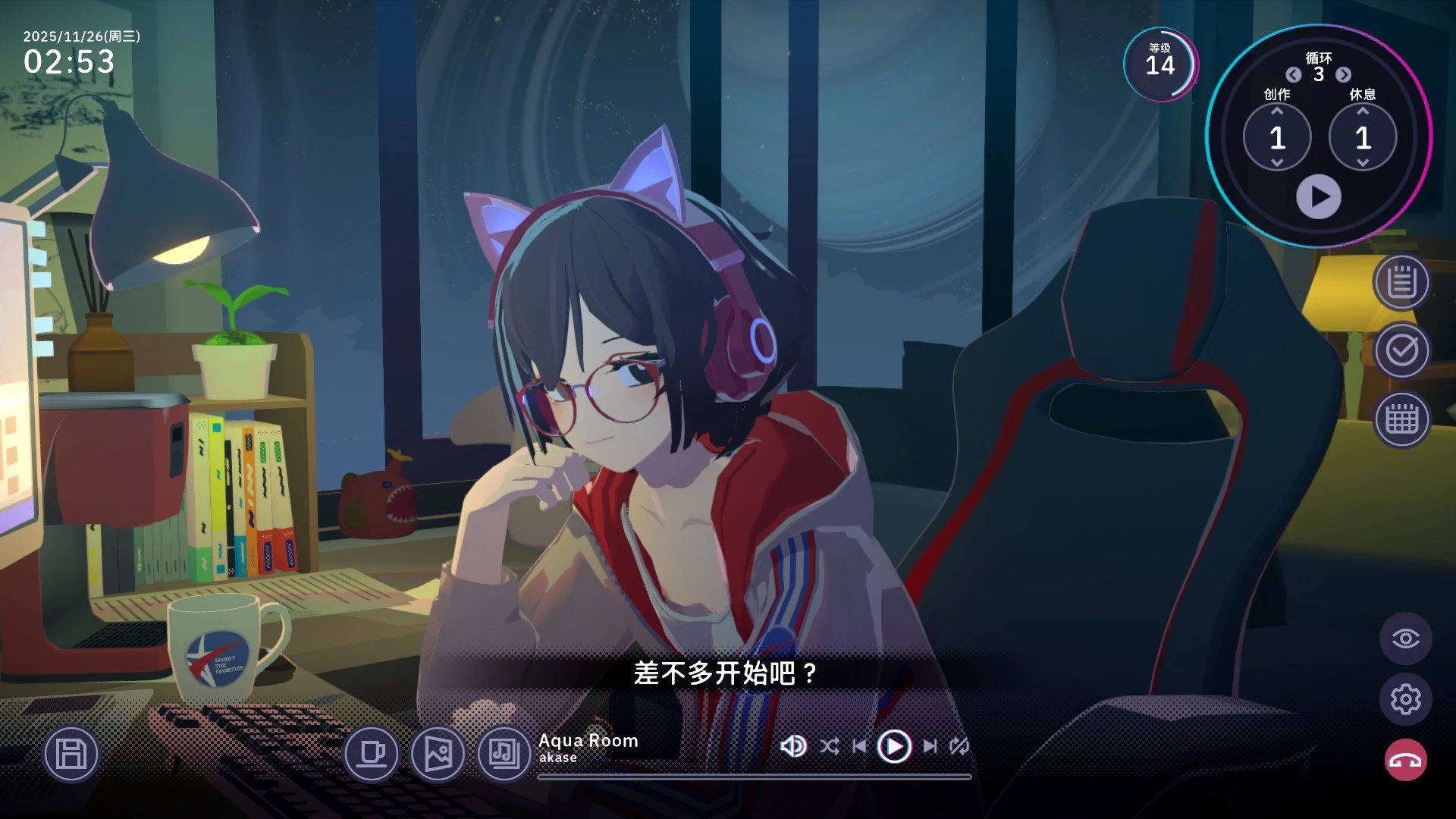Image resolution: width=1456 pixels, height=819 pixels.
Task: Decrease the loop count with the left arrow
Action: 1294,74
